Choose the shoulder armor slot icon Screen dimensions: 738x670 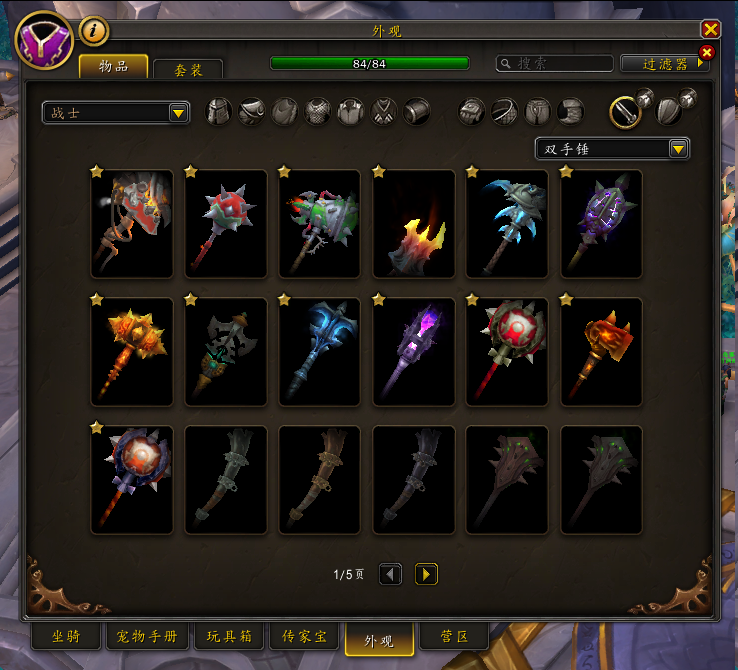(x=252, y=111)
